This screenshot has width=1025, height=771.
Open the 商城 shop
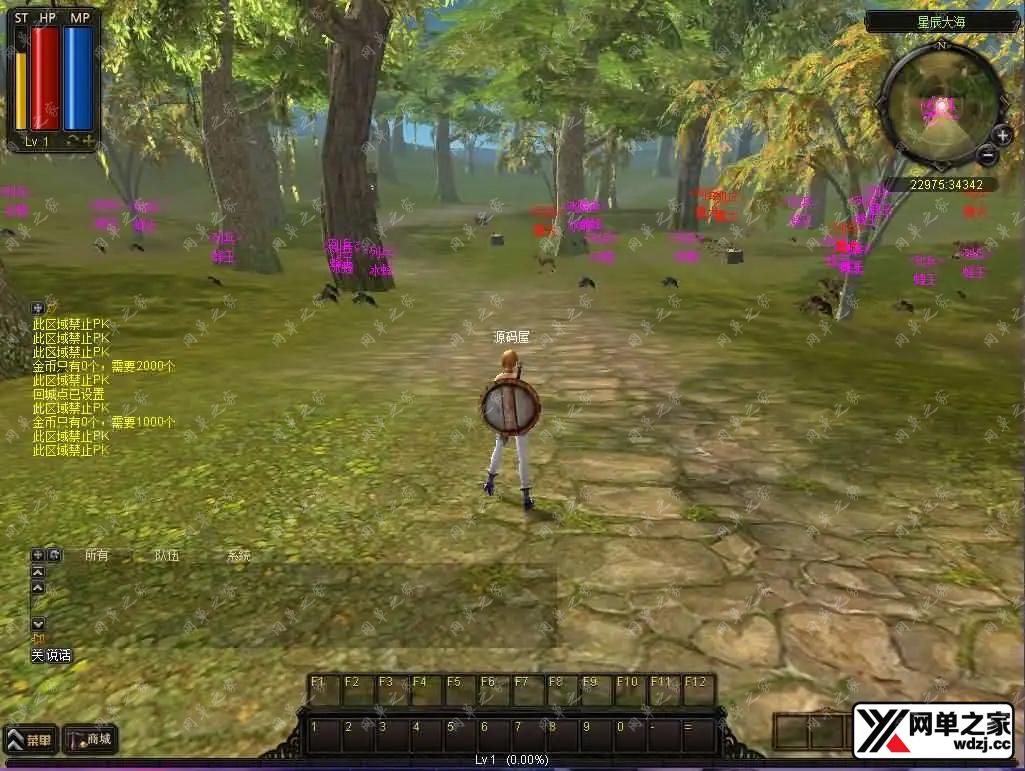[91, 741]
